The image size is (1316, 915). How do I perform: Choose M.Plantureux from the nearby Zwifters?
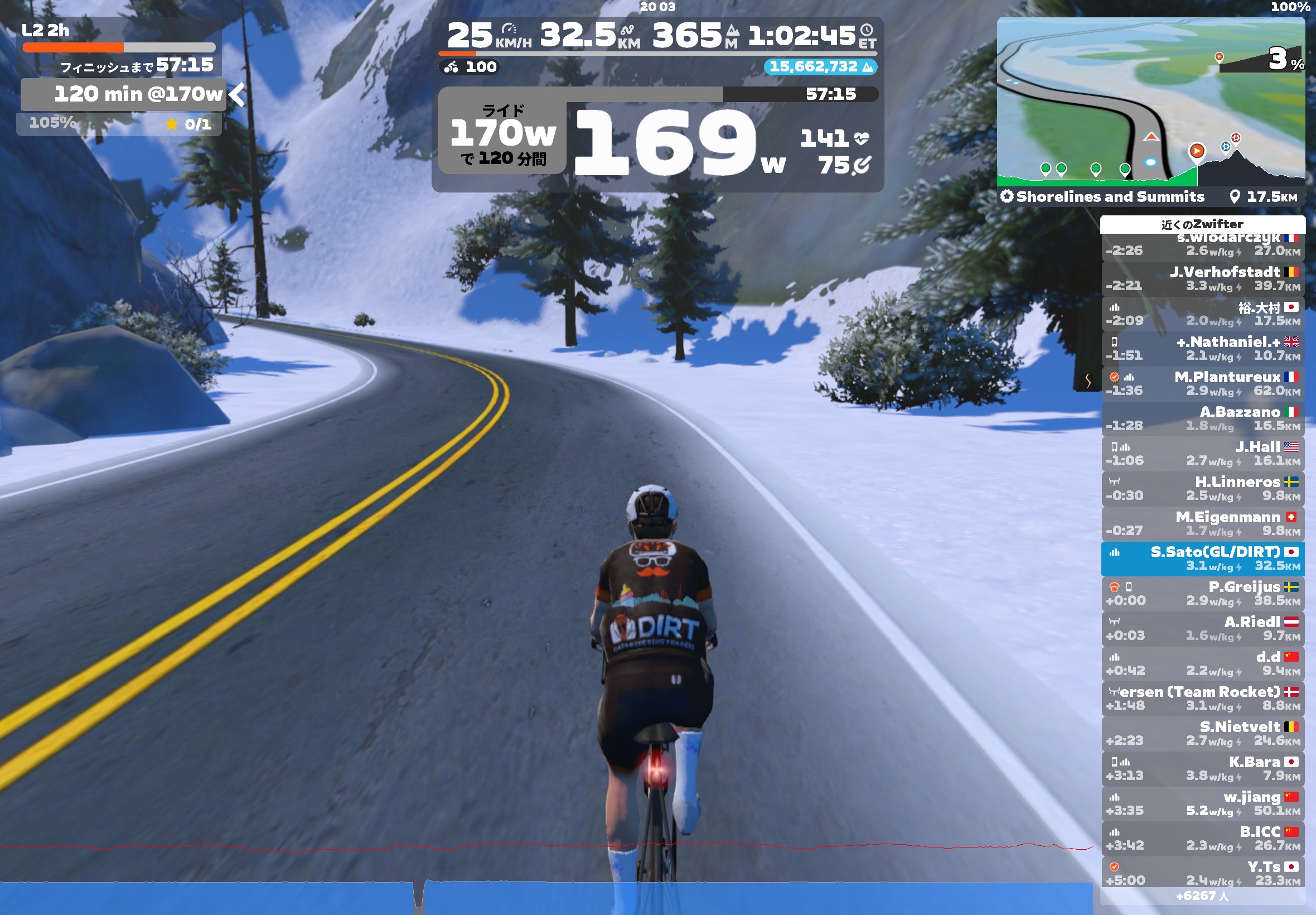(1202, 383)
